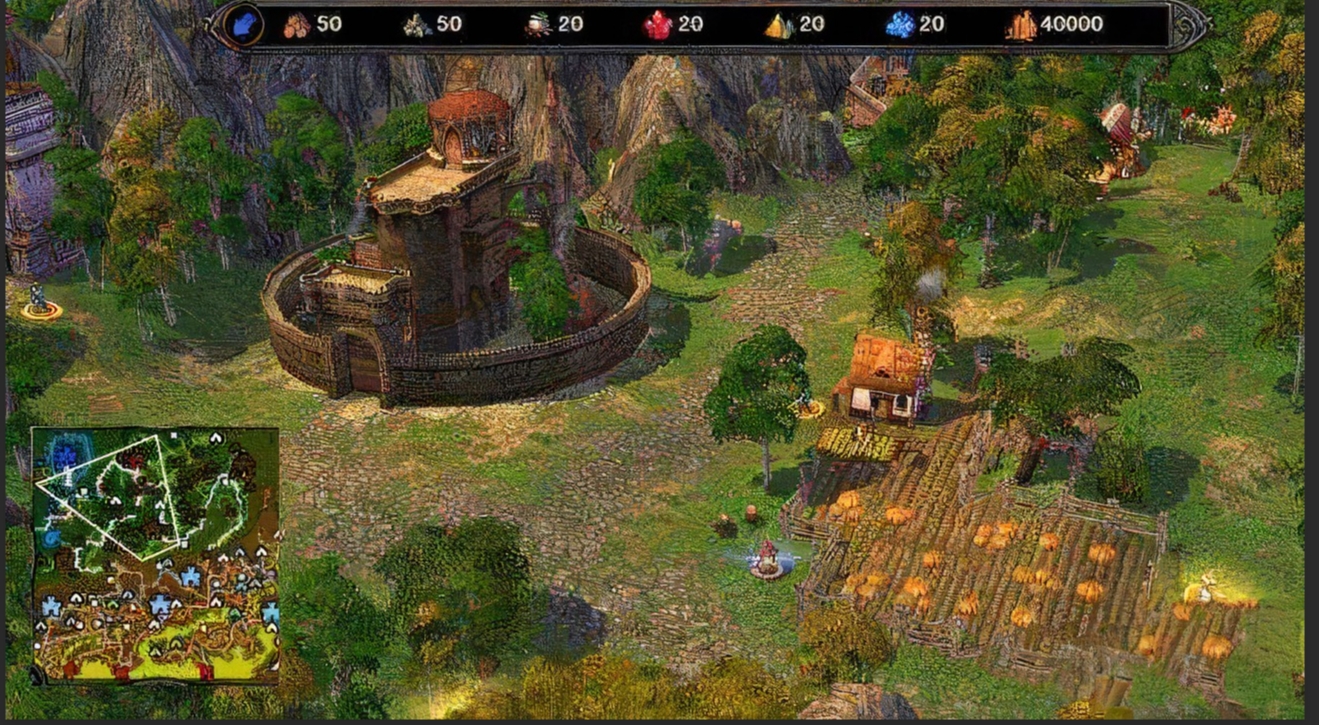Select the hero standing on the blue ring
The width and height of the screenshot is (1319, 725).
768,558
